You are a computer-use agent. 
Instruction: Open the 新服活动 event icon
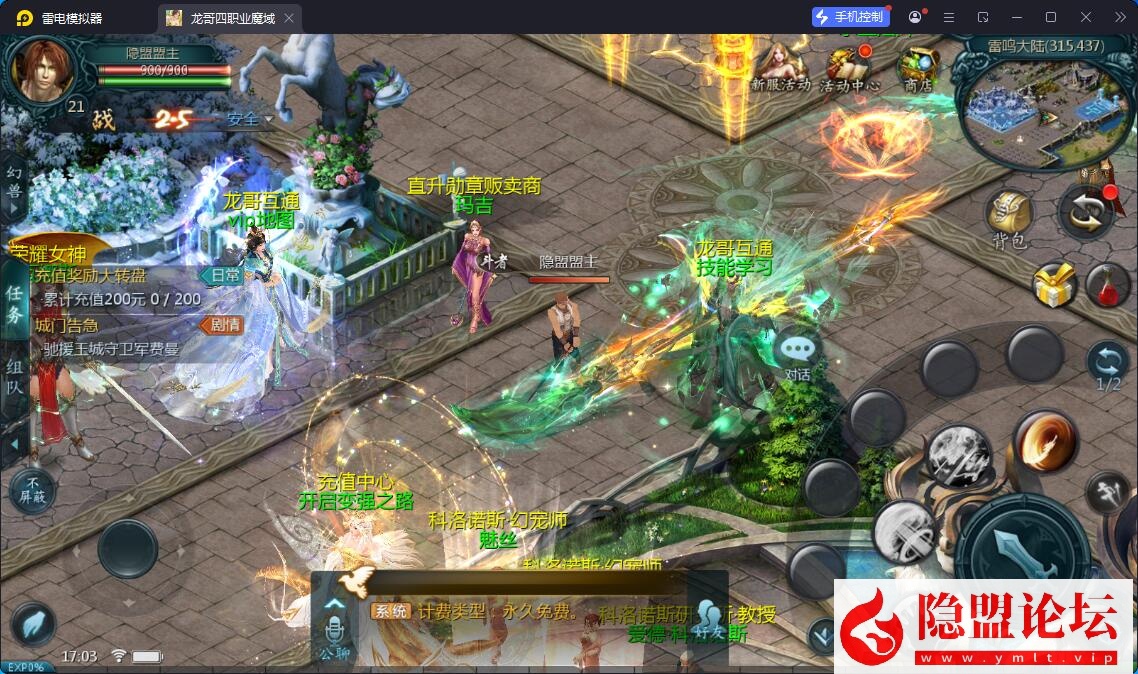click(780, 68)
